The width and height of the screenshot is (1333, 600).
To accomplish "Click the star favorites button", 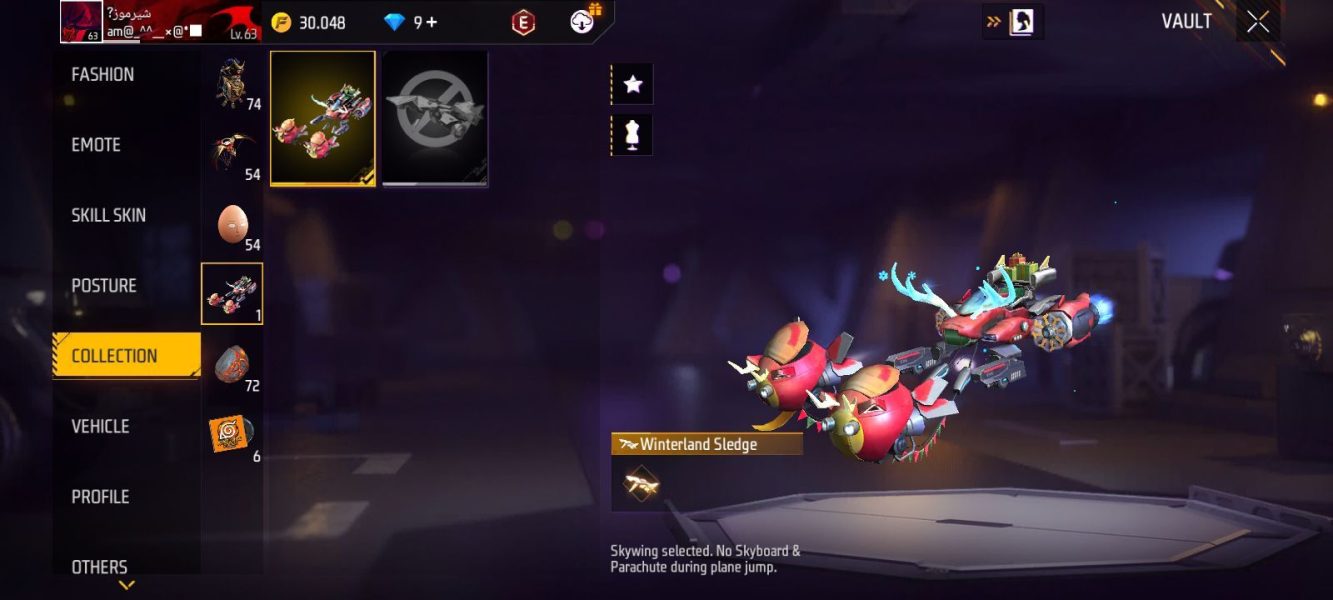I will (632, 85).
